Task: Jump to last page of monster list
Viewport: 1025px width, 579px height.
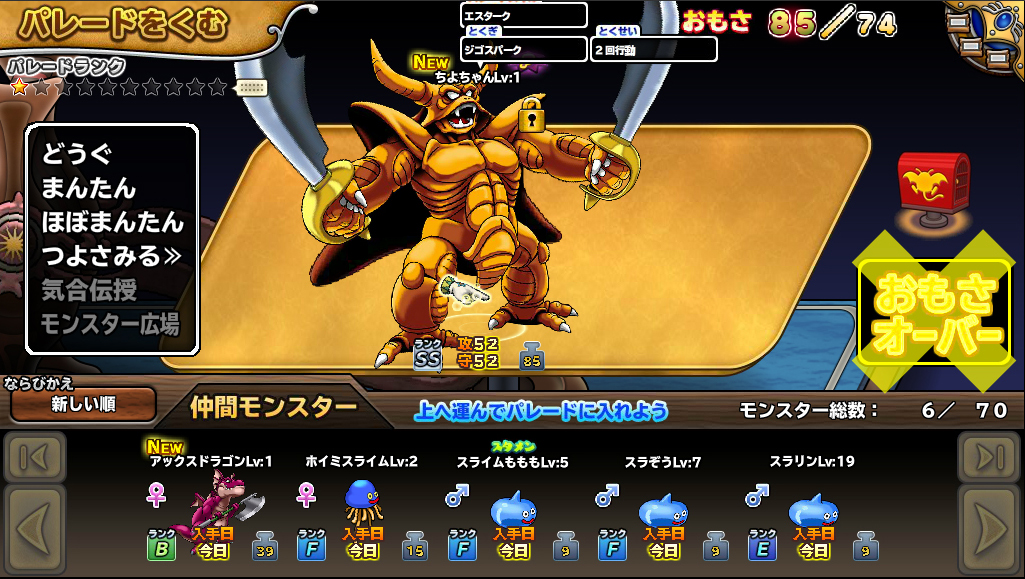Action: 988,458
